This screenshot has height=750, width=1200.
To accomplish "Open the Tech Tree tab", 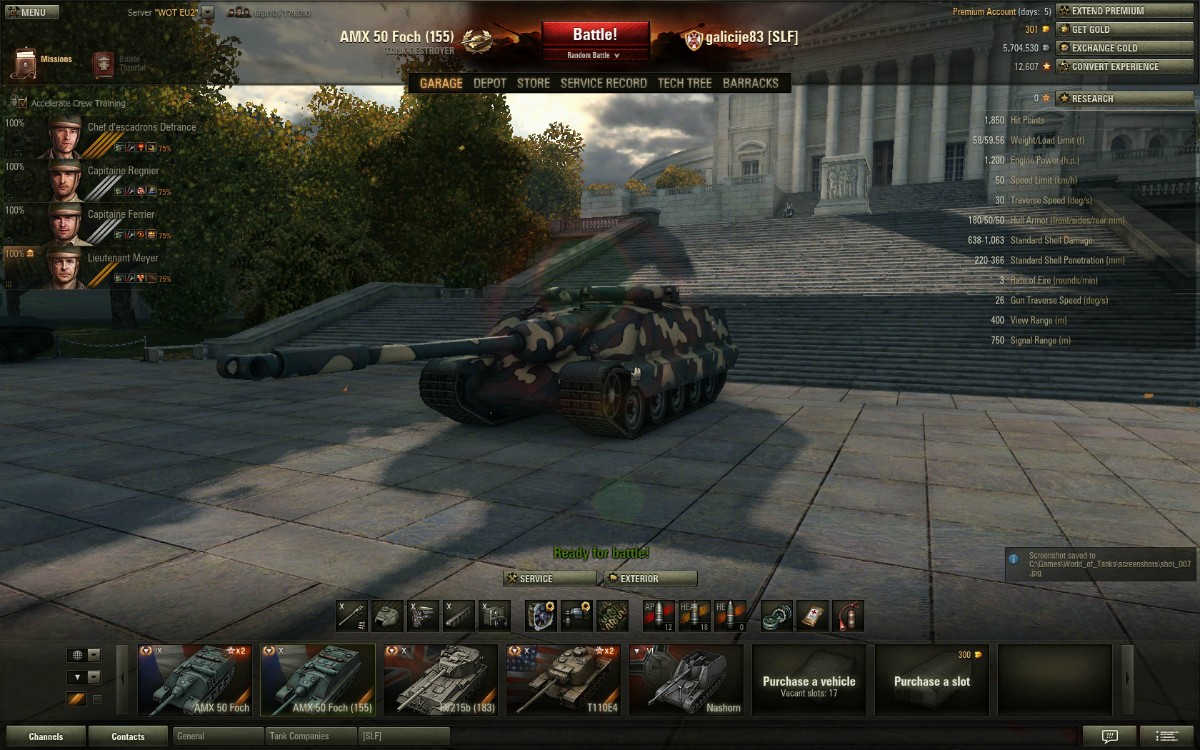I will pyautogui.click(x=684, y=83).
